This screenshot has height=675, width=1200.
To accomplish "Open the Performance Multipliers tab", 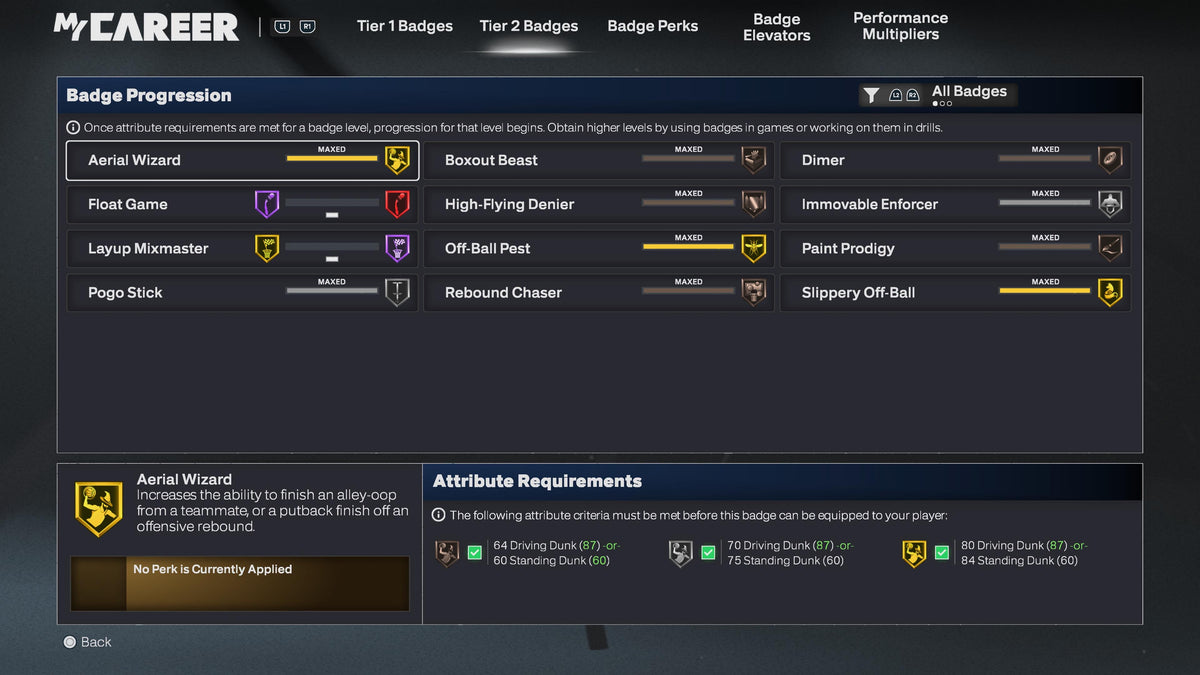I will pos(900,26).
